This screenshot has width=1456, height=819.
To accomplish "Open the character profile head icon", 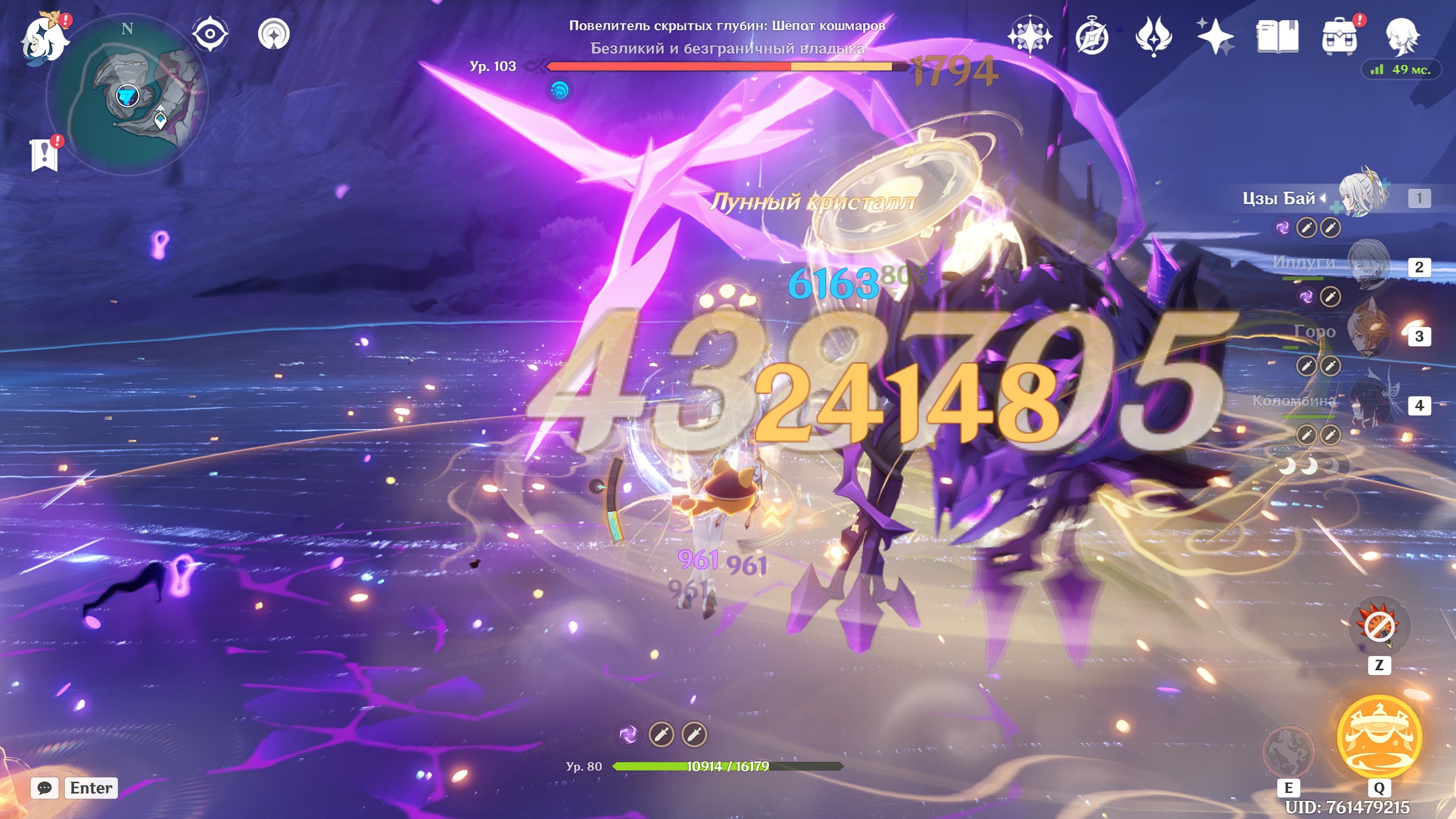I will point(1402,36).
